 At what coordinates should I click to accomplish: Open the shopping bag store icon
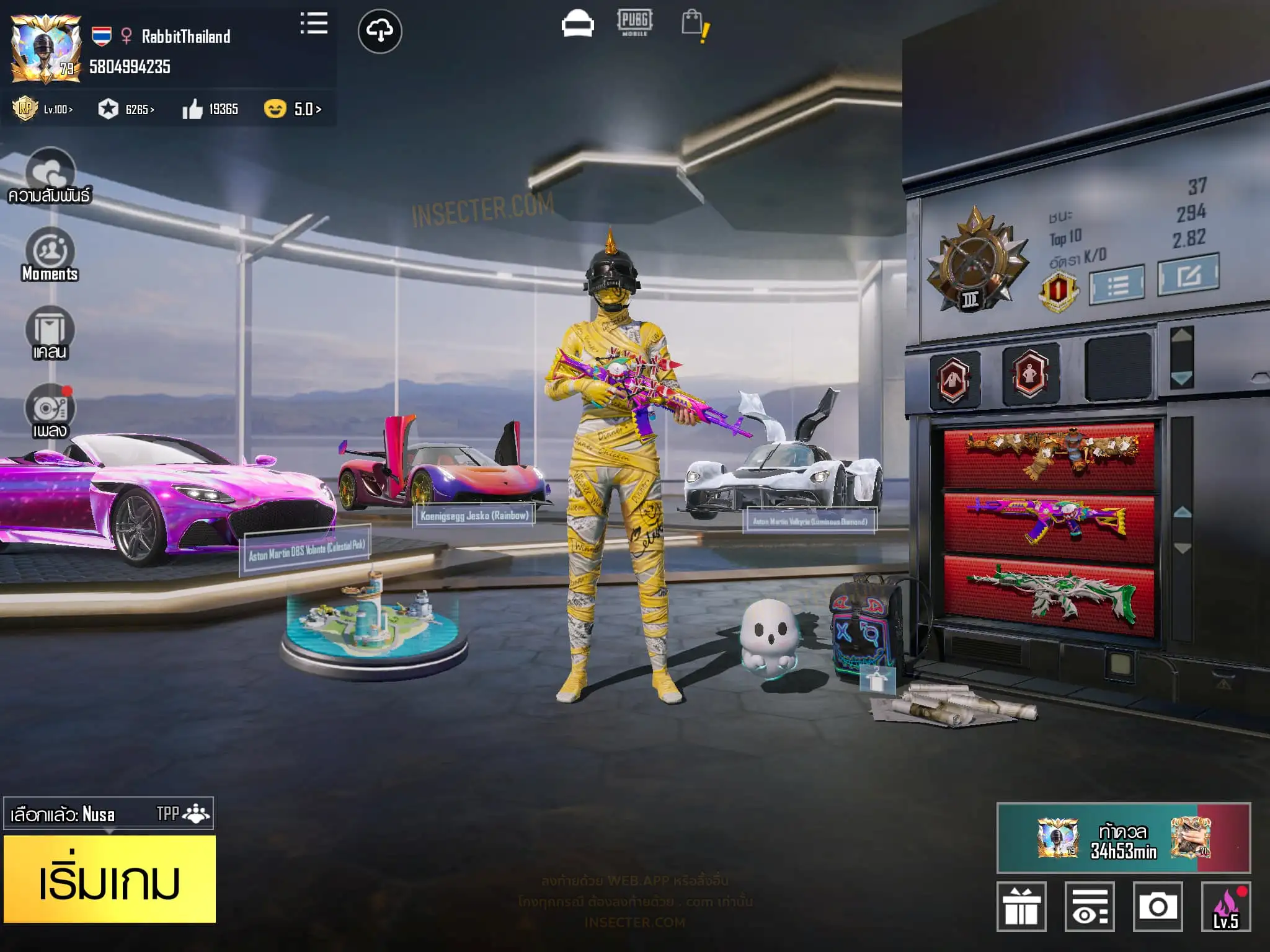pos(693,25)
